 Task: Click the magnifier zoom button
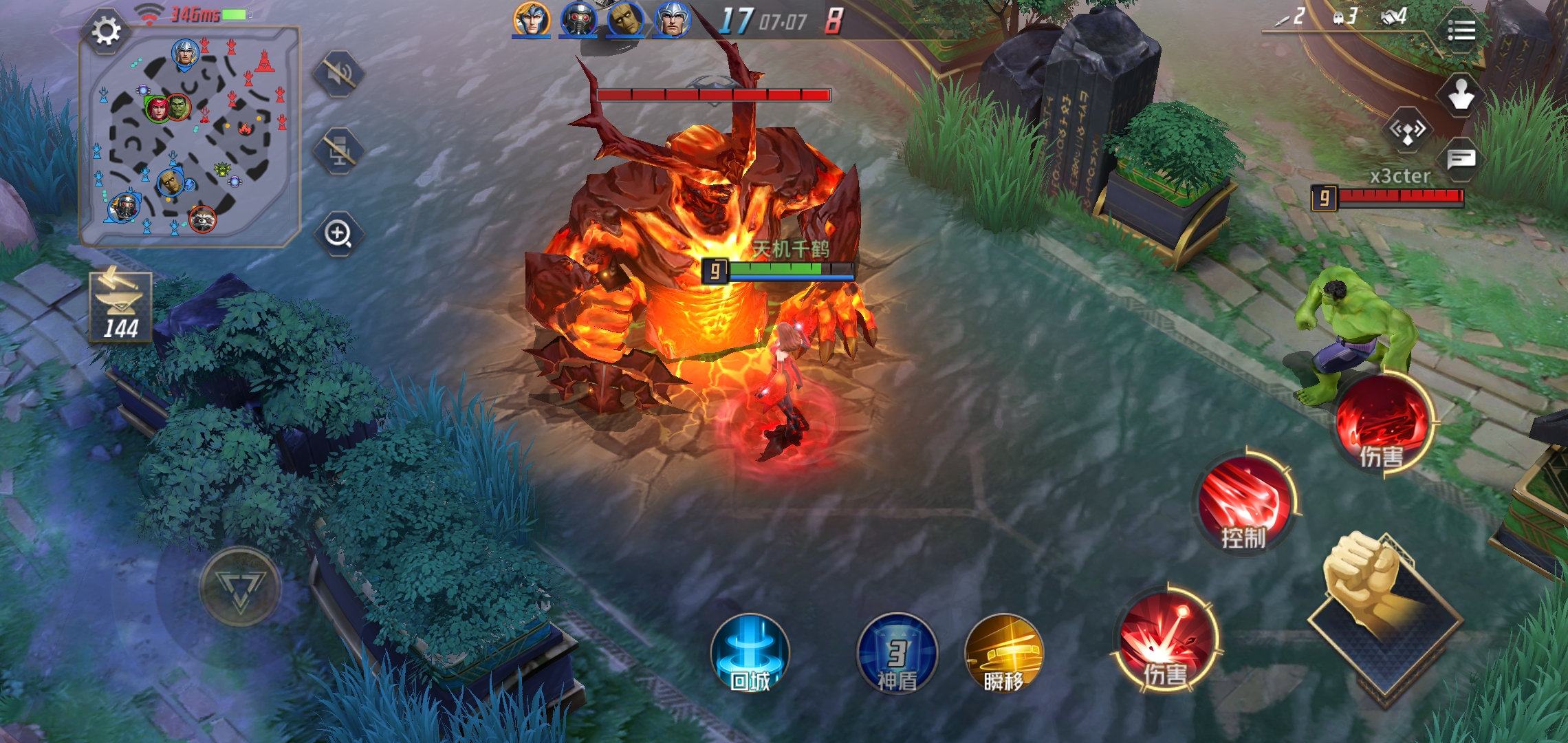(338, 234)
